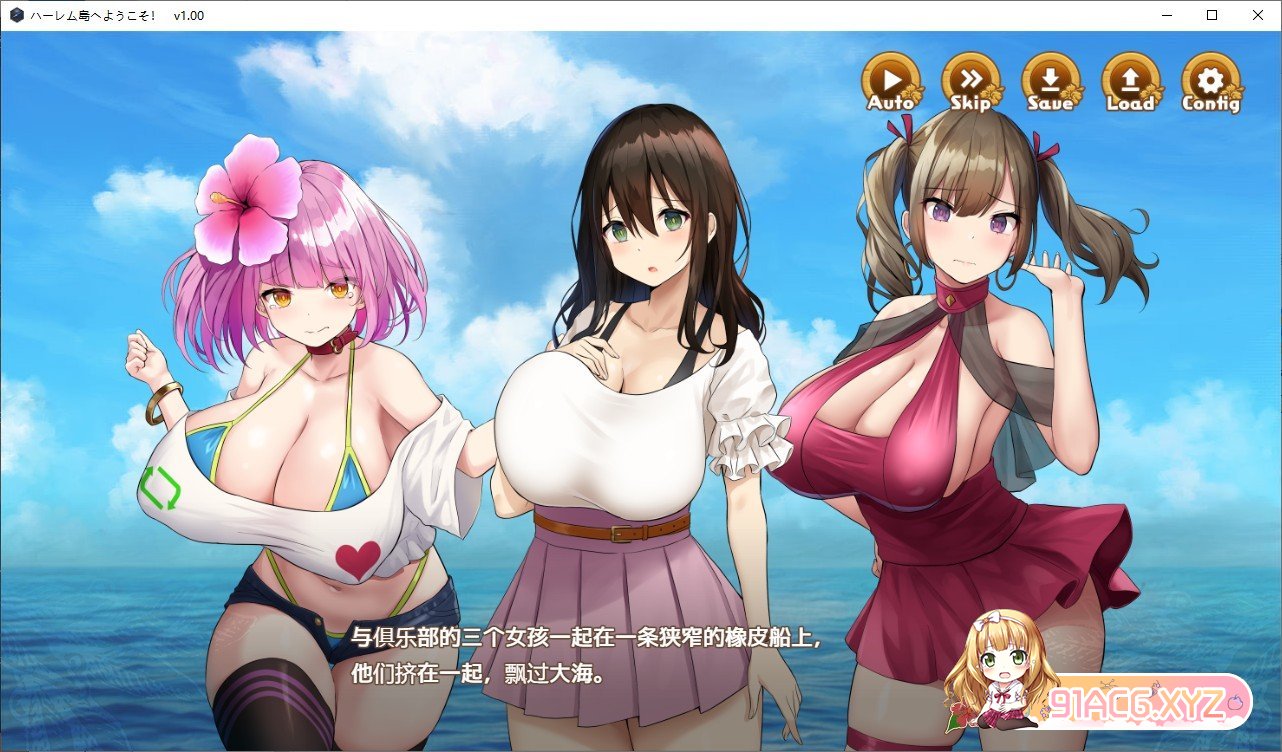Image resolution: width=1282 pixels, height=752 pixels.
Task: Toggle auto-play mode with the Auto button
Action: click(889, 82)
